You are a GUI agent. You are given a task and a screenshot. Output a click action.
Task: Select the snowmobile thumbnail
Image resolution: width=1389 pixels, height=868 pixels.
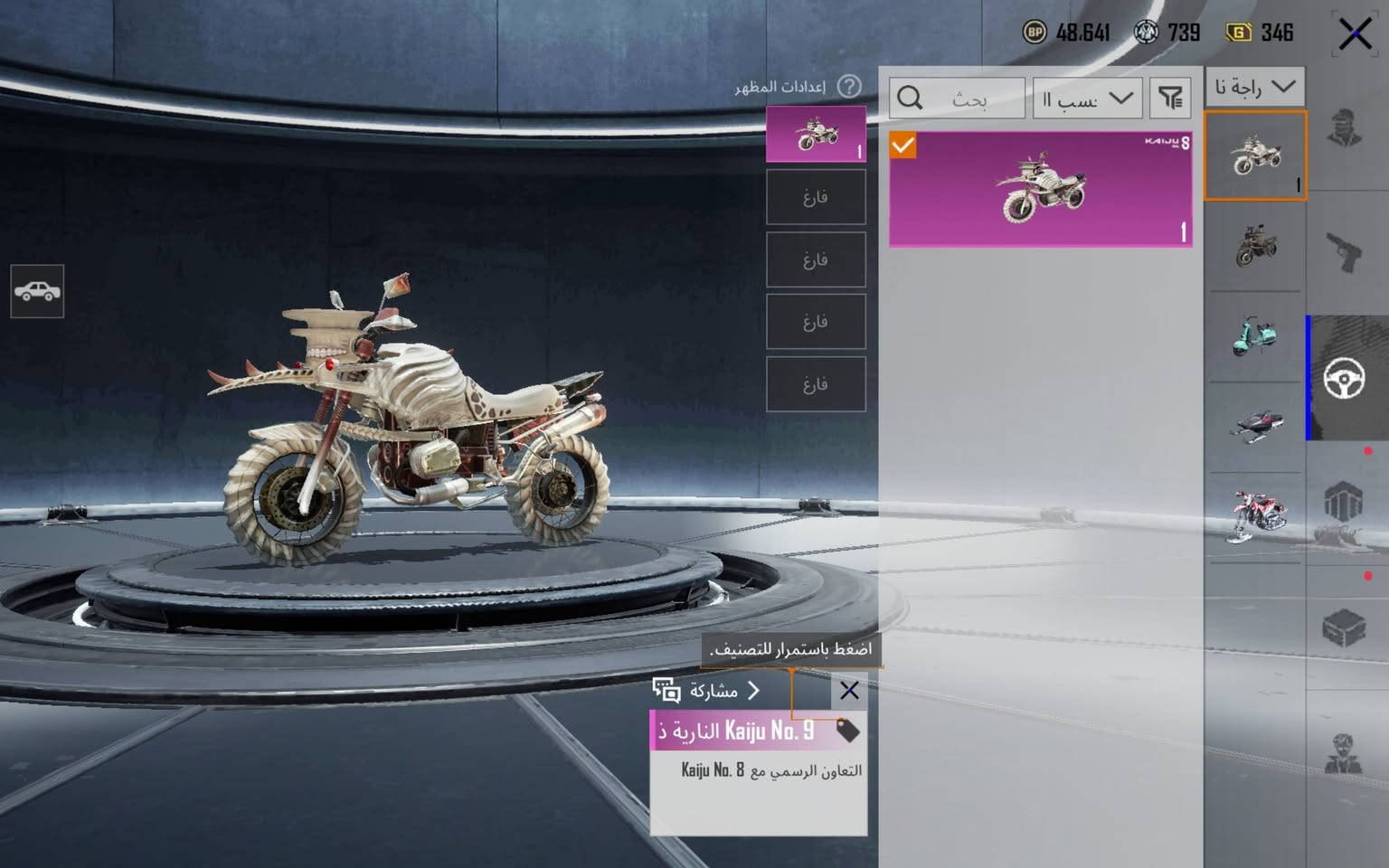tap(1255, 424)
